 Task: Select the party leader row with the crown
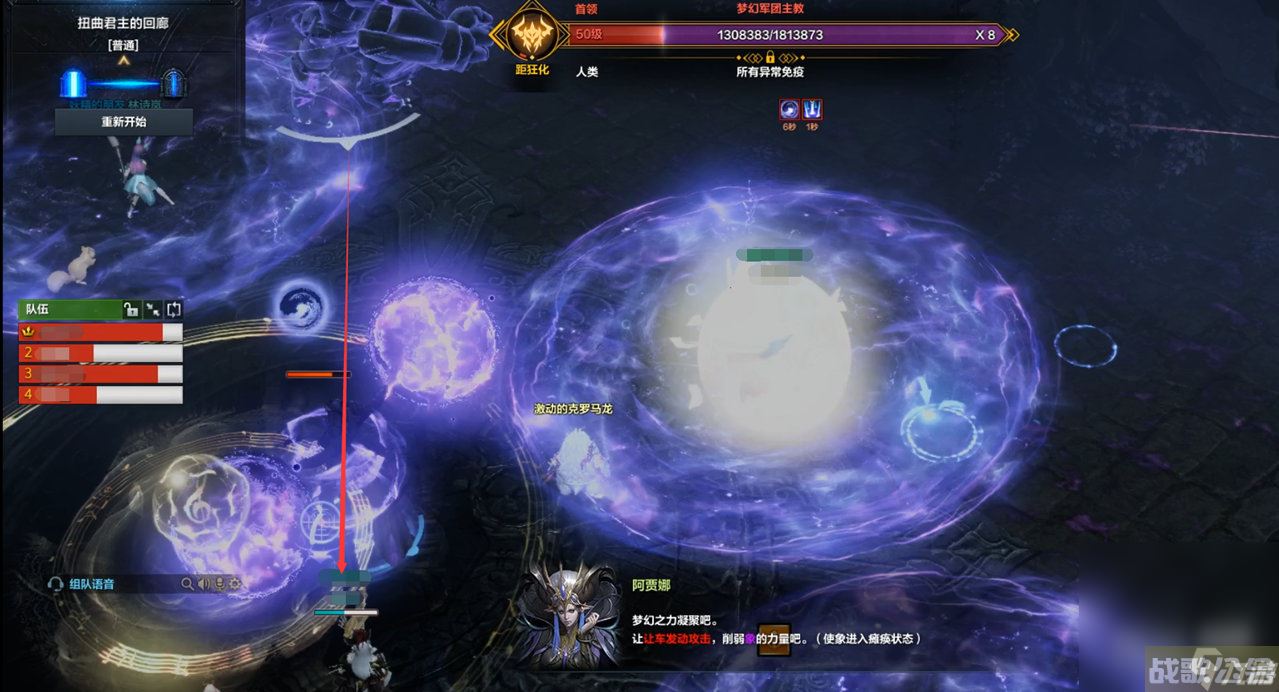click(100, 332)
